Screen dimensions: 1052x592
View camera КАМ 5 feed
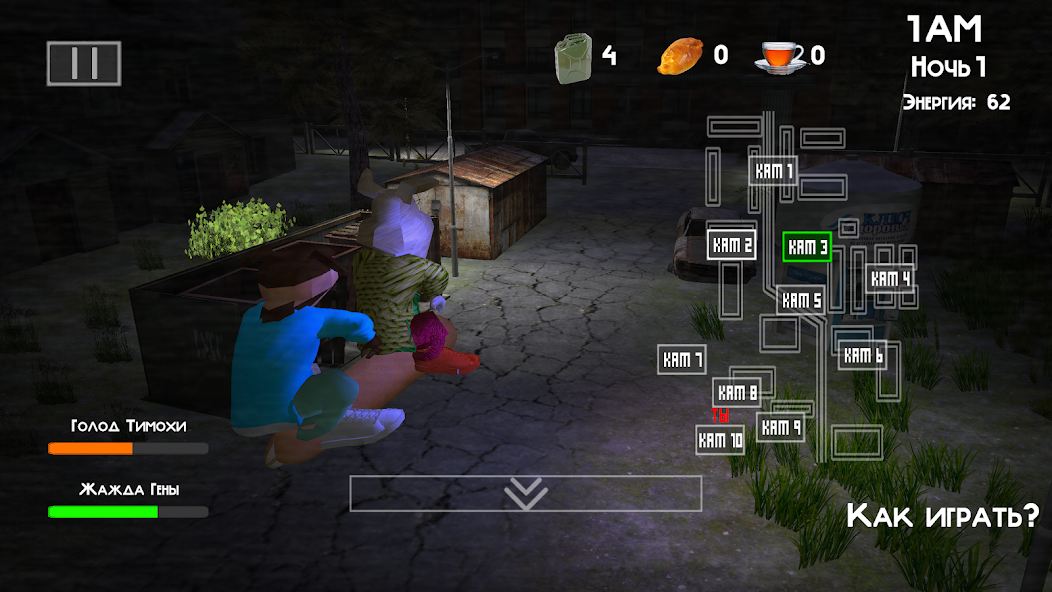801,299
